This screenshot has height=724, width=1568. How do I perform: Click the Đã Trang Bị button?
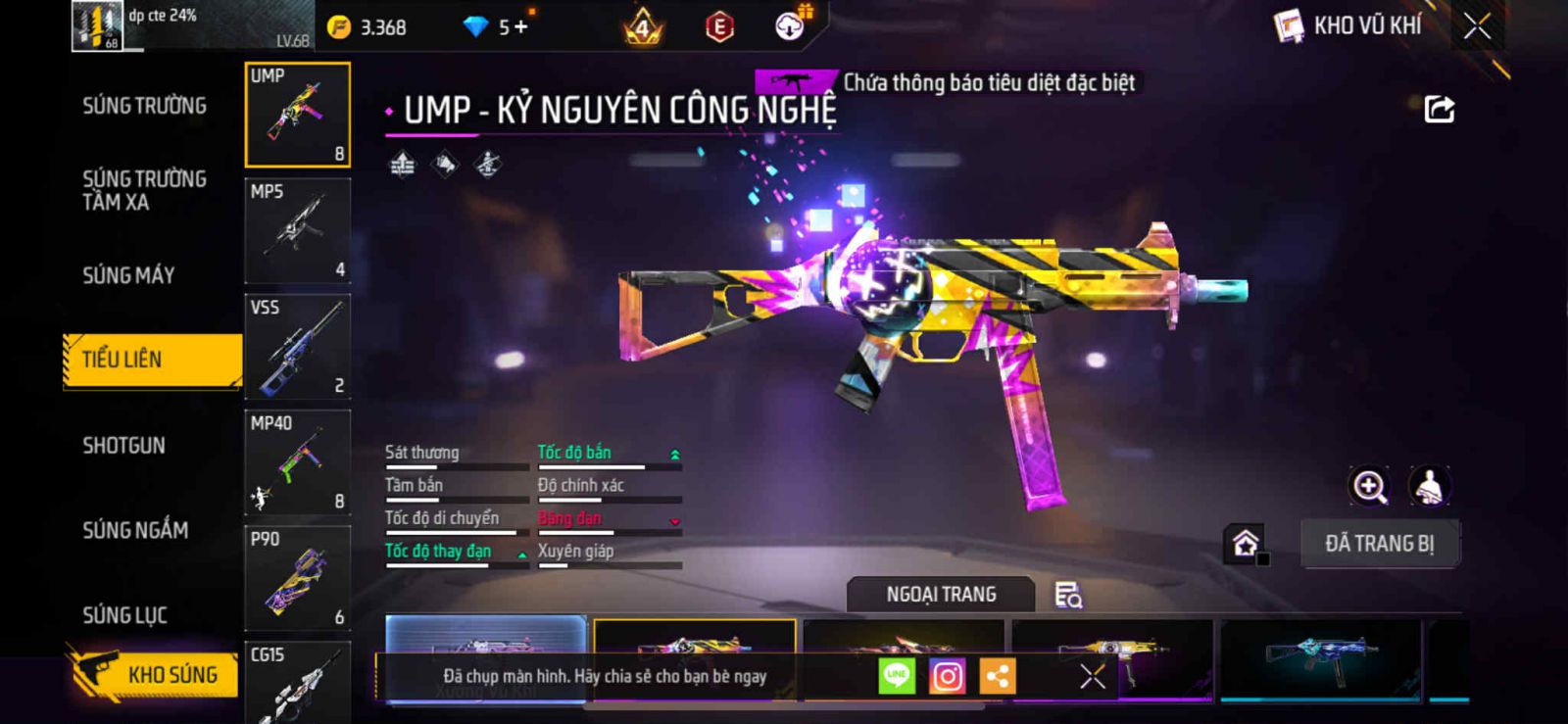[1379, 544]
